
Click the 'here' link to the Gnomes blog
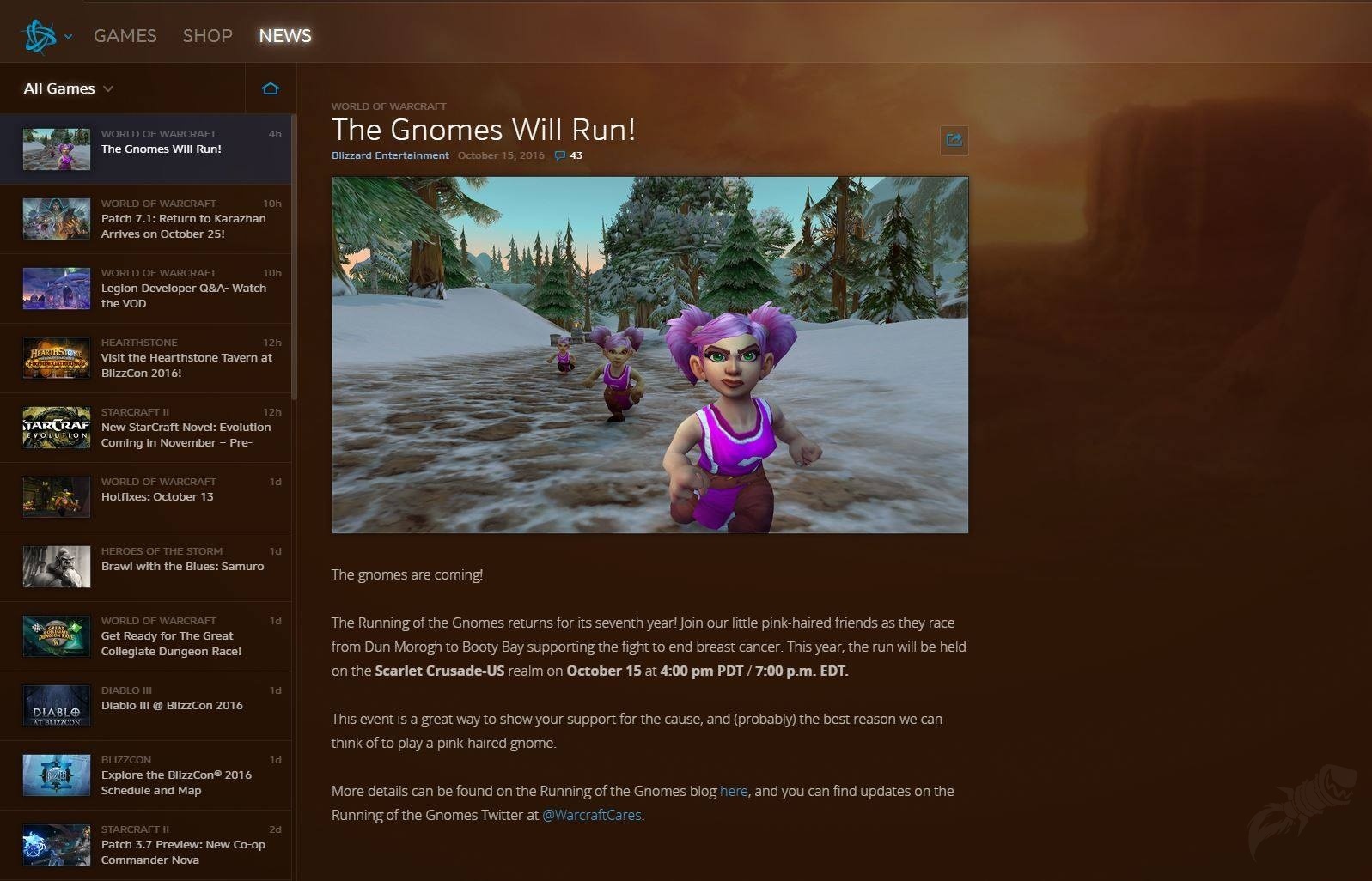coord(735,791)
